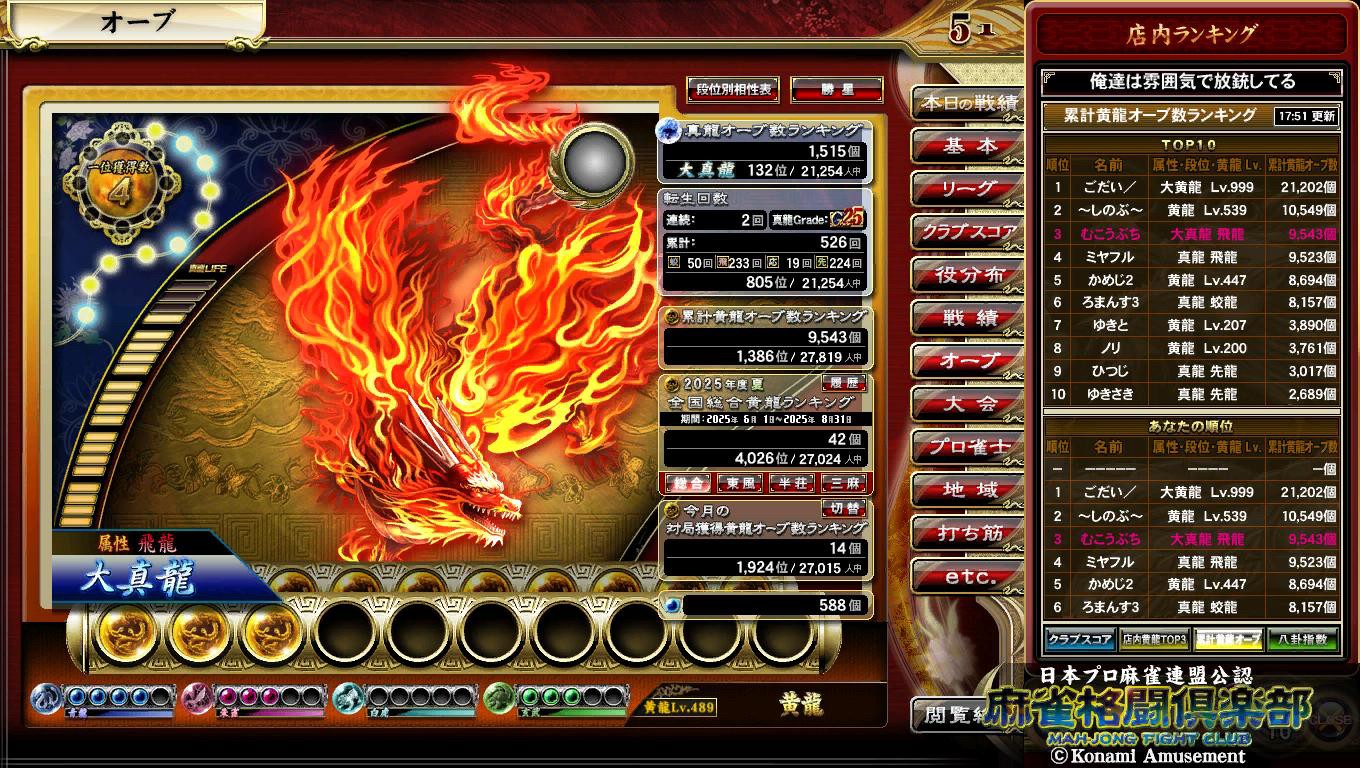Select the 基本 menu entry
This screenshot has width=1360, height=768.
(967, 146)
